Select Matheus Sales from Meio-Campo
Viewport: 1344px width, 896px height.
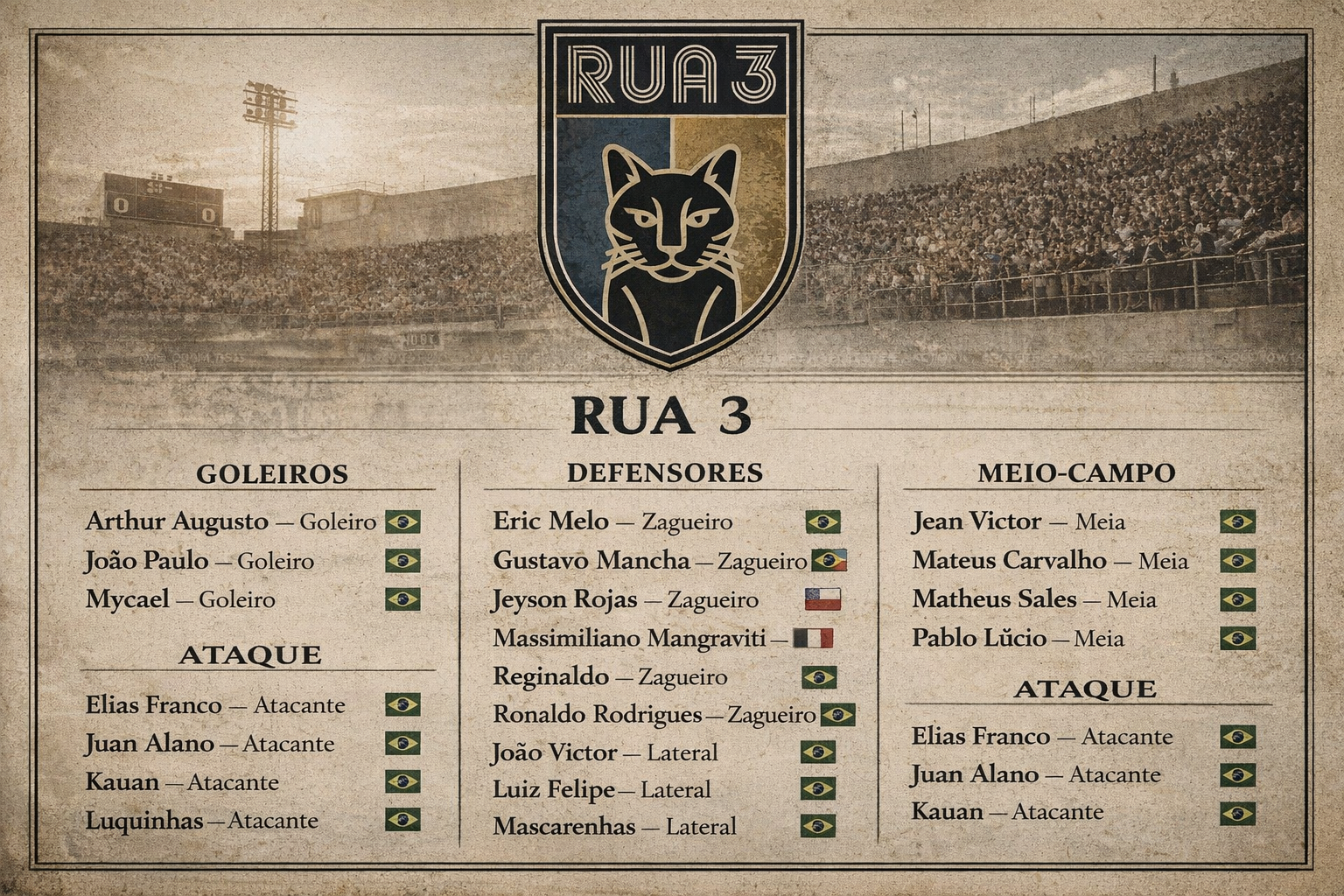pos(1034,599)
